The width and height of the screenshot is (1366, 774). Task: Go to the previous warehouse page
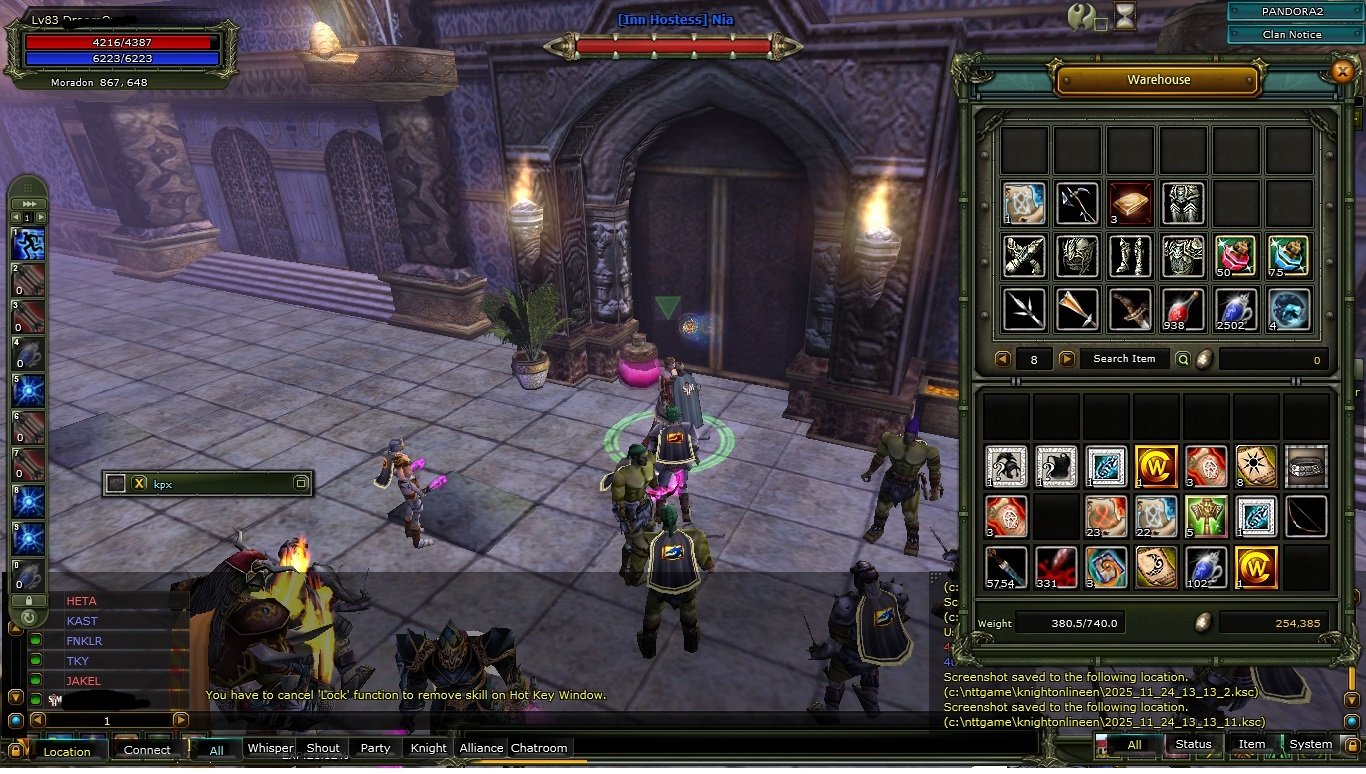tap(1002, 359)
